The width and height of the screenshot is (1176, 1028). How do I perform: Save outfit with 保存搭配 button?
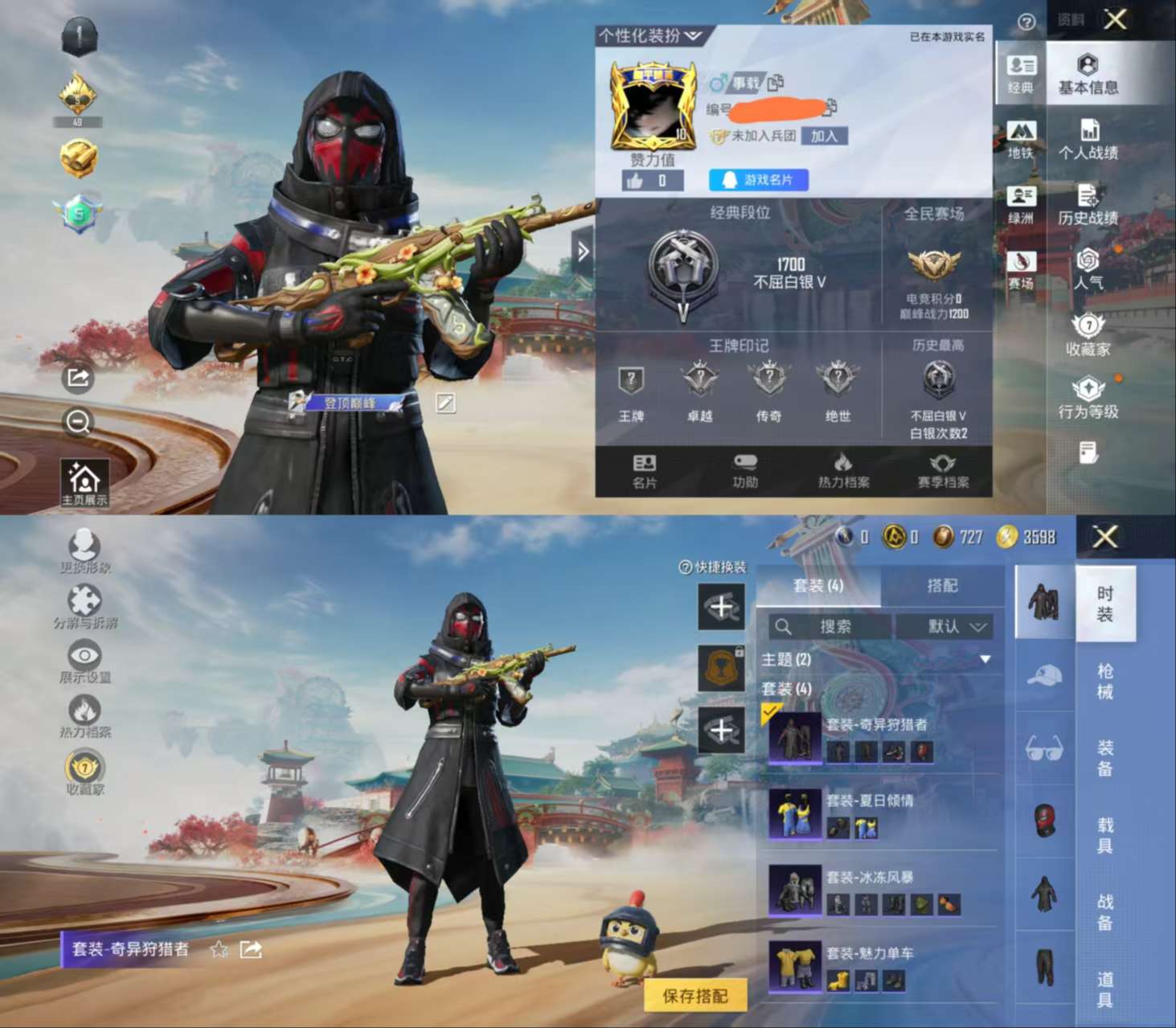click(x=695, y=996)
